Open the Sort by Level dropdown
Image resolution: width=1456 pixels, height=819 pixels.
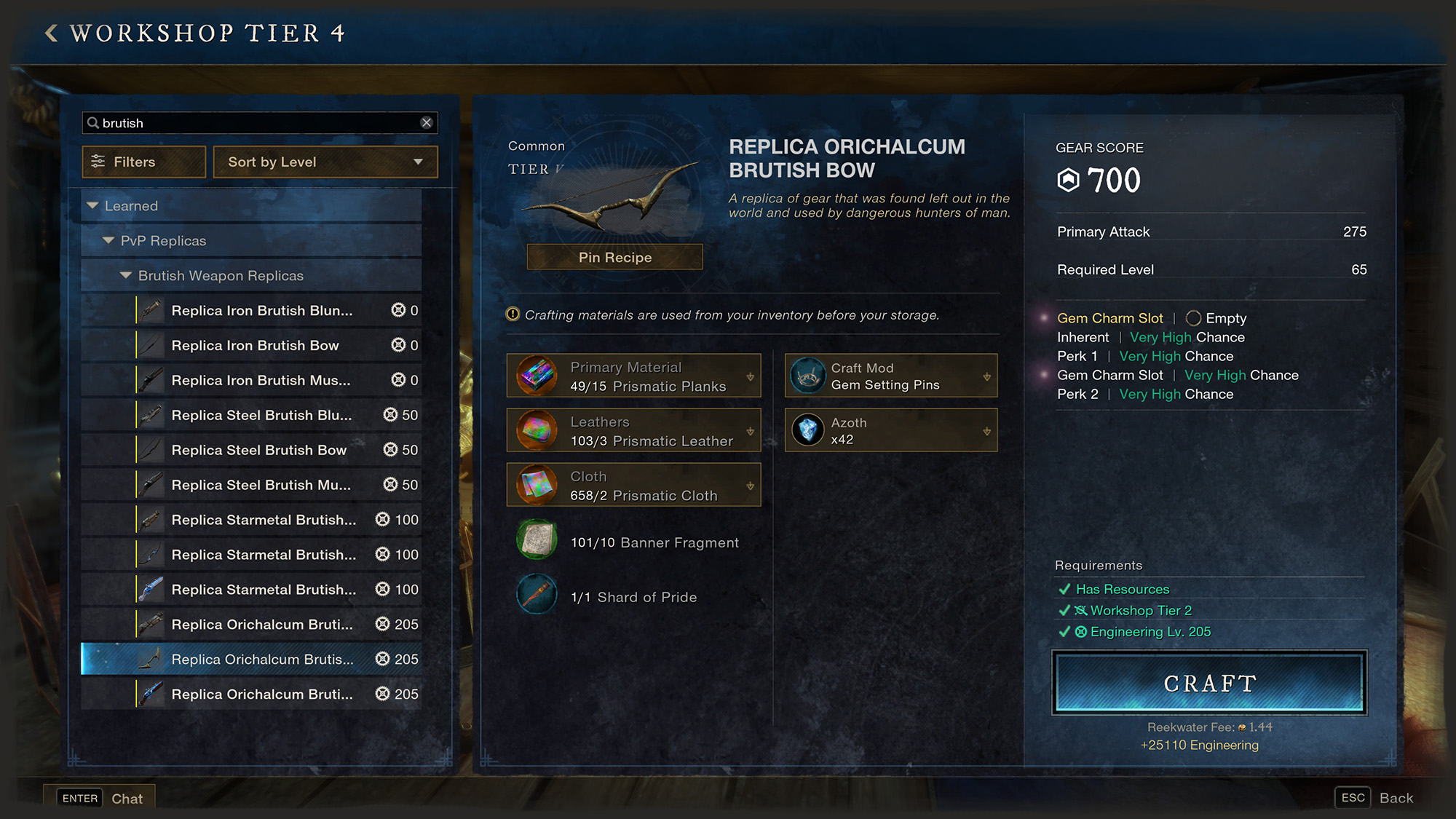click(x=325, y=162)
